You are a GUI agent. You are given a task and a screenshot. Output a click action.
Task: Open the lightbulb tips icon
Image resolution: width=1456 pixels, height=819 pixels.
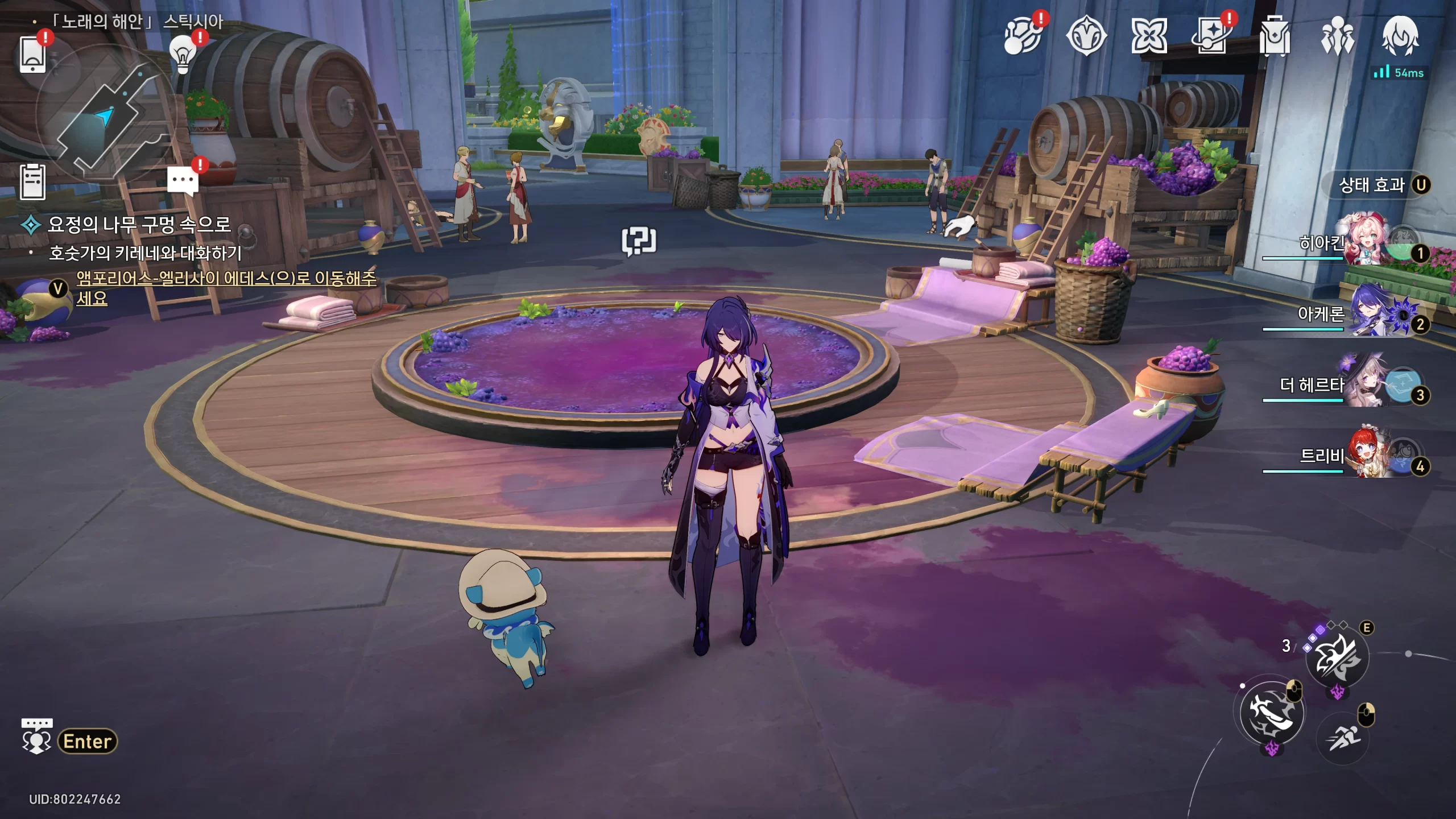pyautogui.click(x=183, y=55)
